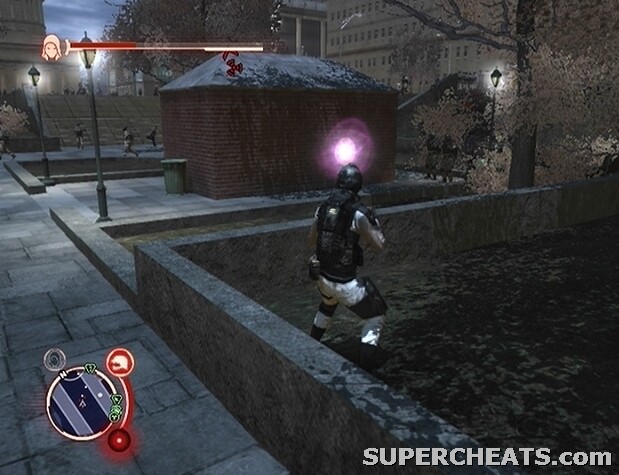The width and height of the screenshot is (619, 475).
Task: Click the red biohazard marker on the roof
Action: [234, 63]
